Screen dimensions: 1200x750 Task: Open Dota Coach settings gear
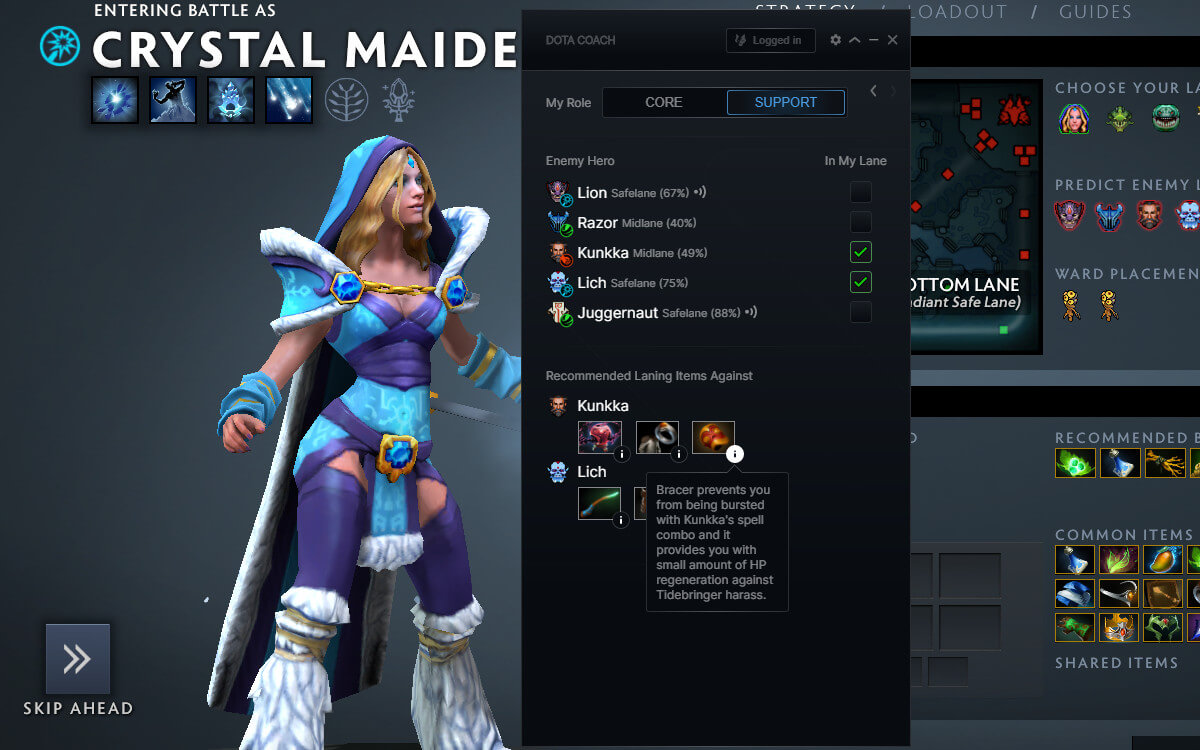click(836, 40)
